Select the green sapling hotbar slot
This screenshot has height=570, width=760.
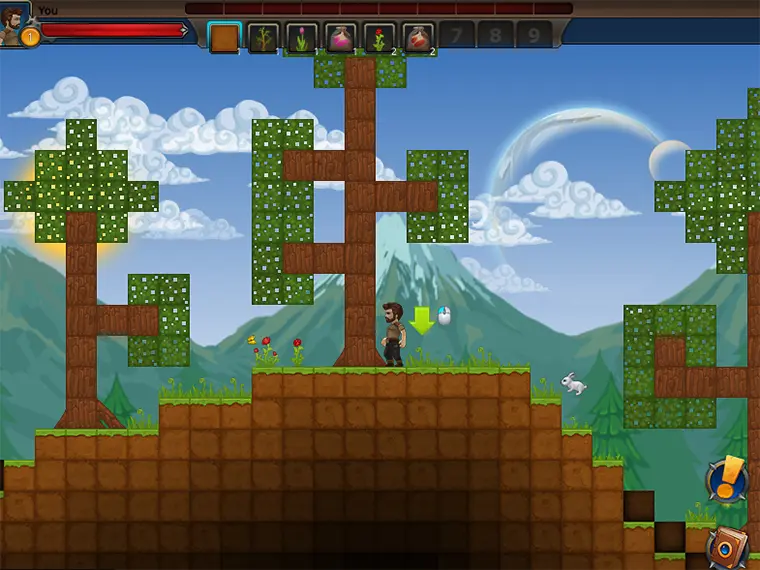pos(263,37)
